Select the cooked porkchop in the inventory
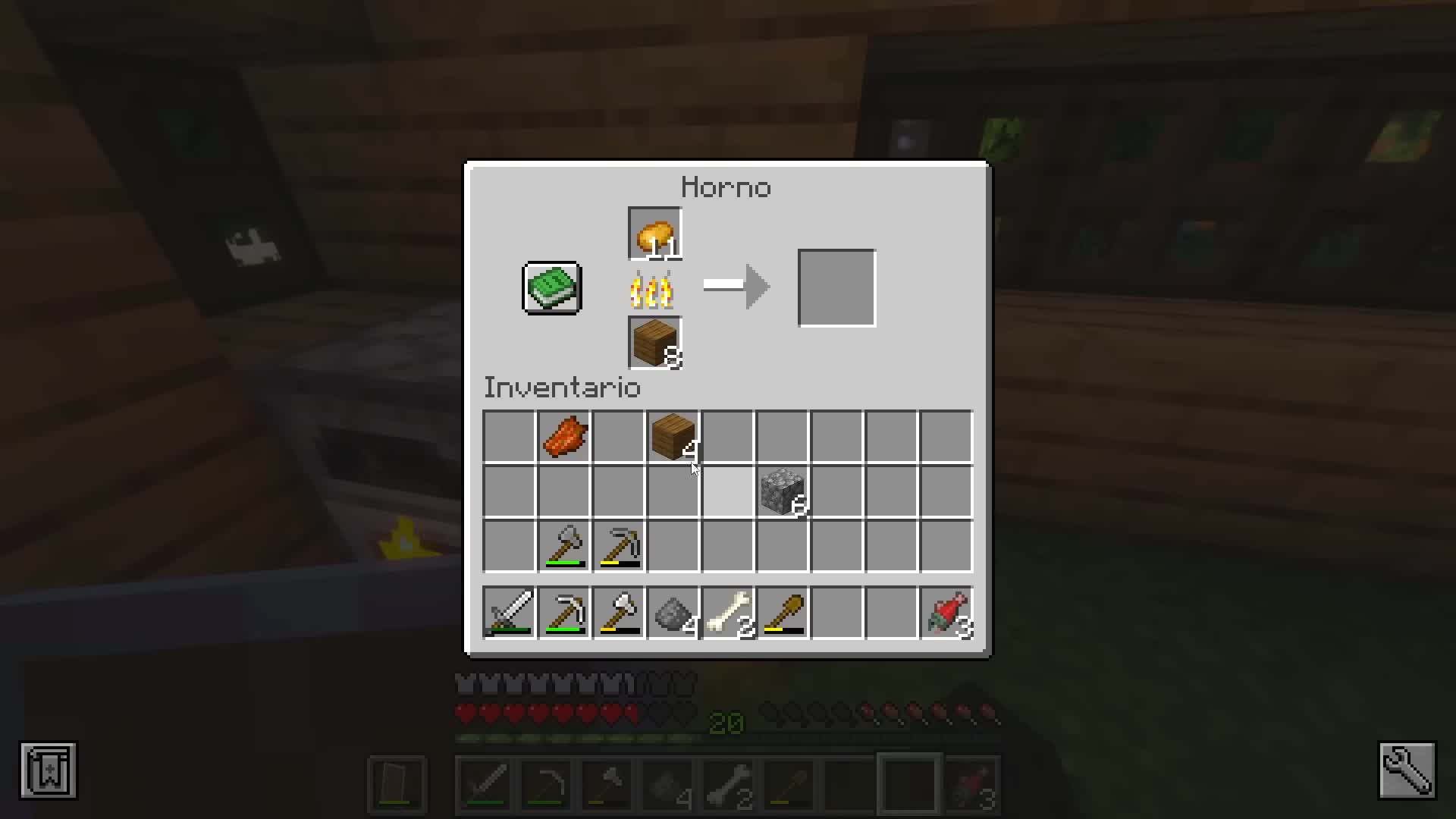Viewport: 1456px width, 819px height. pos(563,437)
